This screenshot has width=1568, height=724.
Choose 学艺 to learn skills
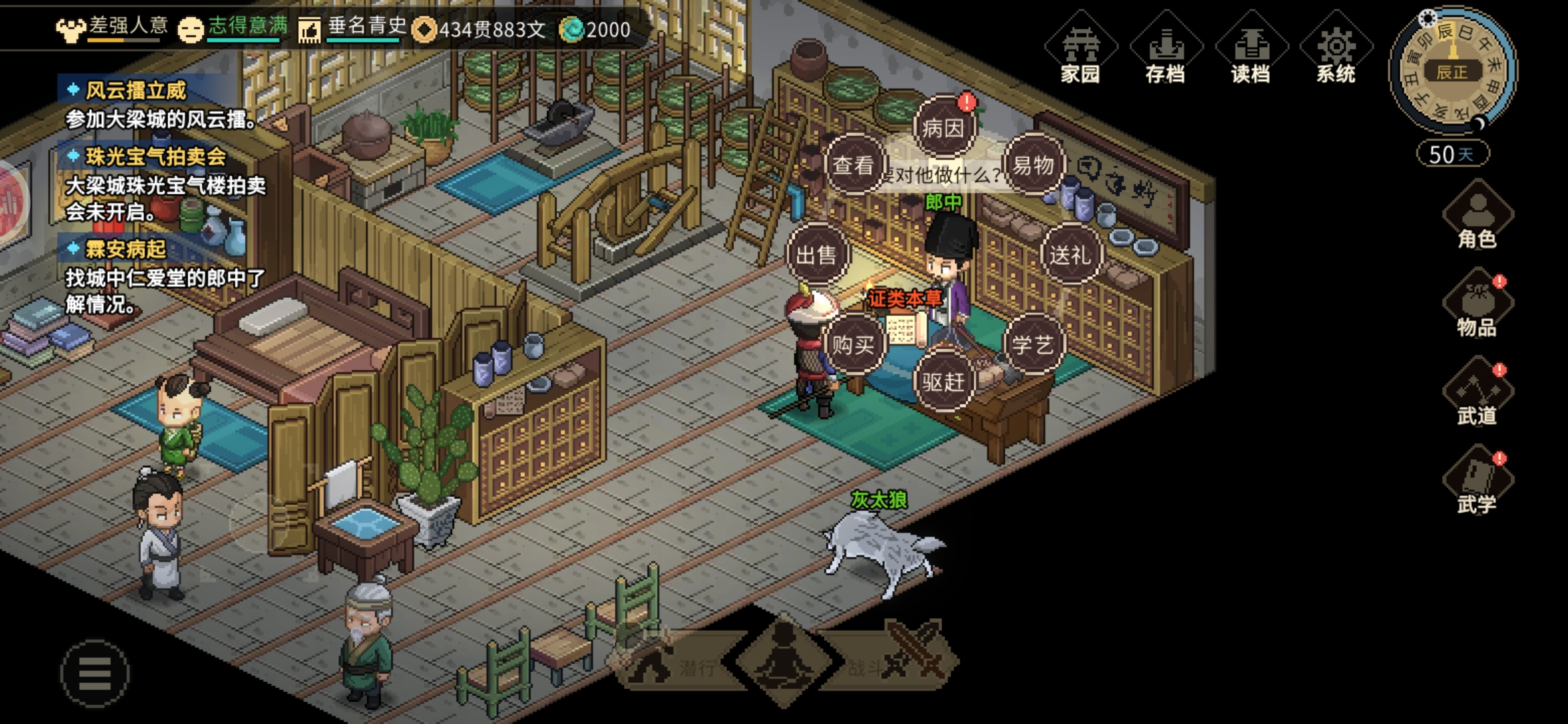[1033, 345]
